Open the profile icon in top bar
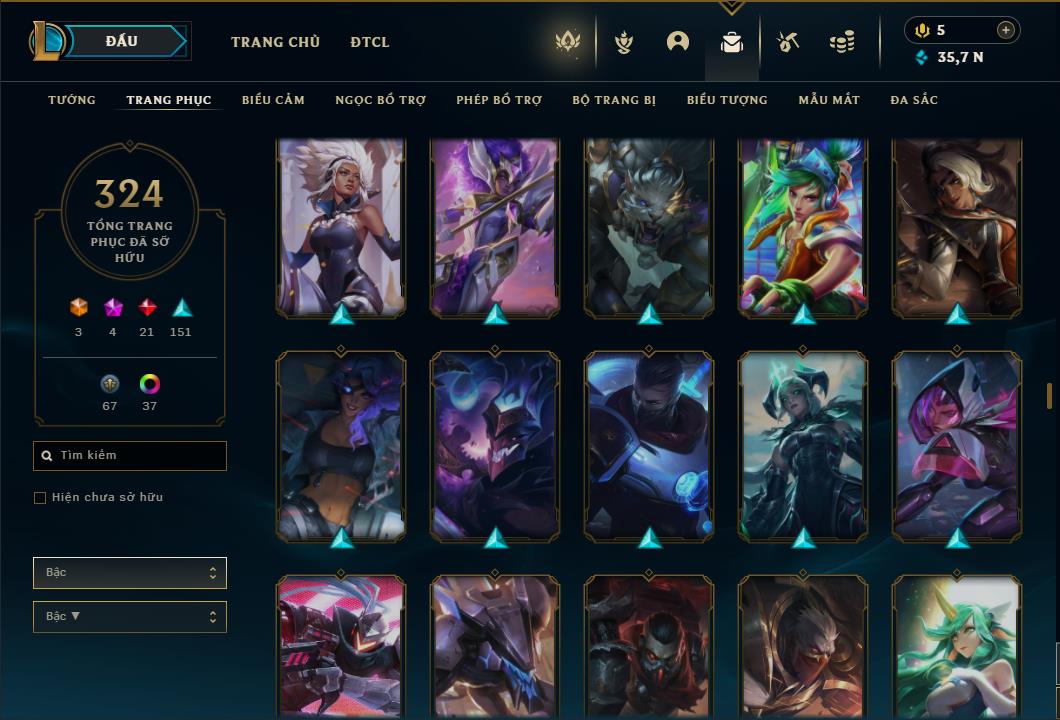This screenshot has width=1060, height=720. tap(678, 42)
